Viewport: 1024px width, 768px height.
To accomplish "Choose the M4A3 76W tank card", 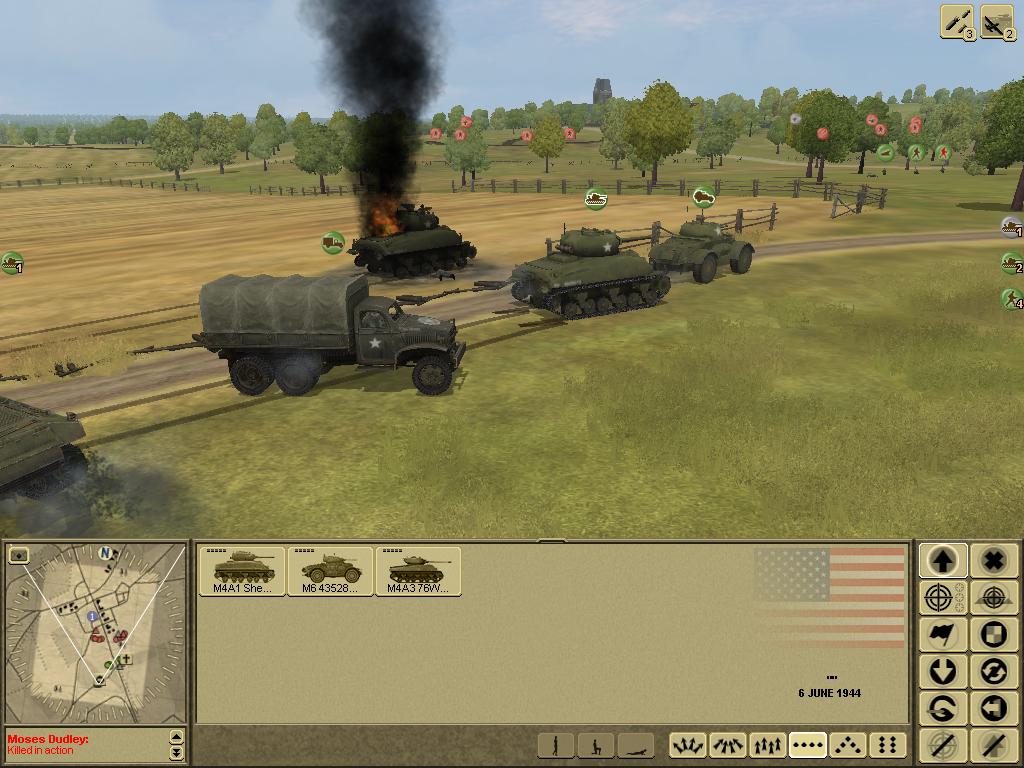I will [x=418, y=571].
